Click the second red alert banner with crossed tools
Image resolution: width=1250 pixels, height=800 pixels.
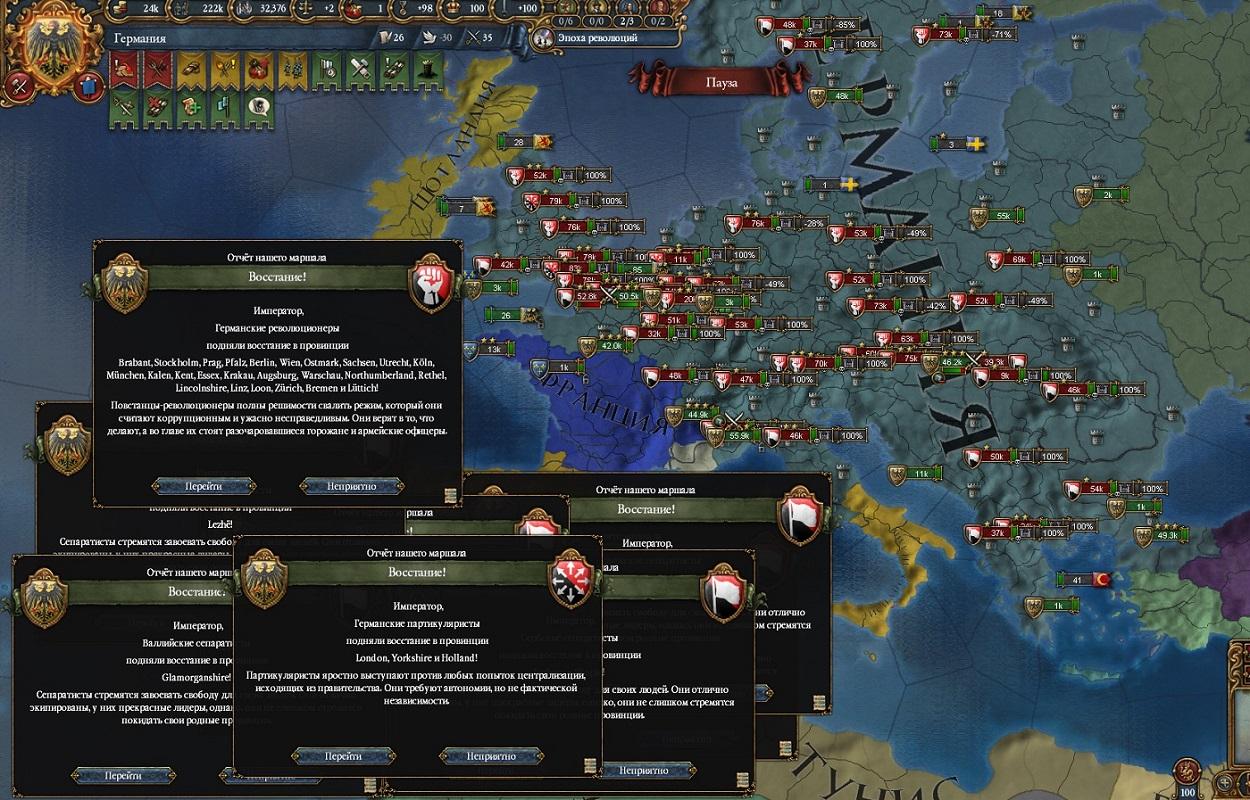pos(155,69)
